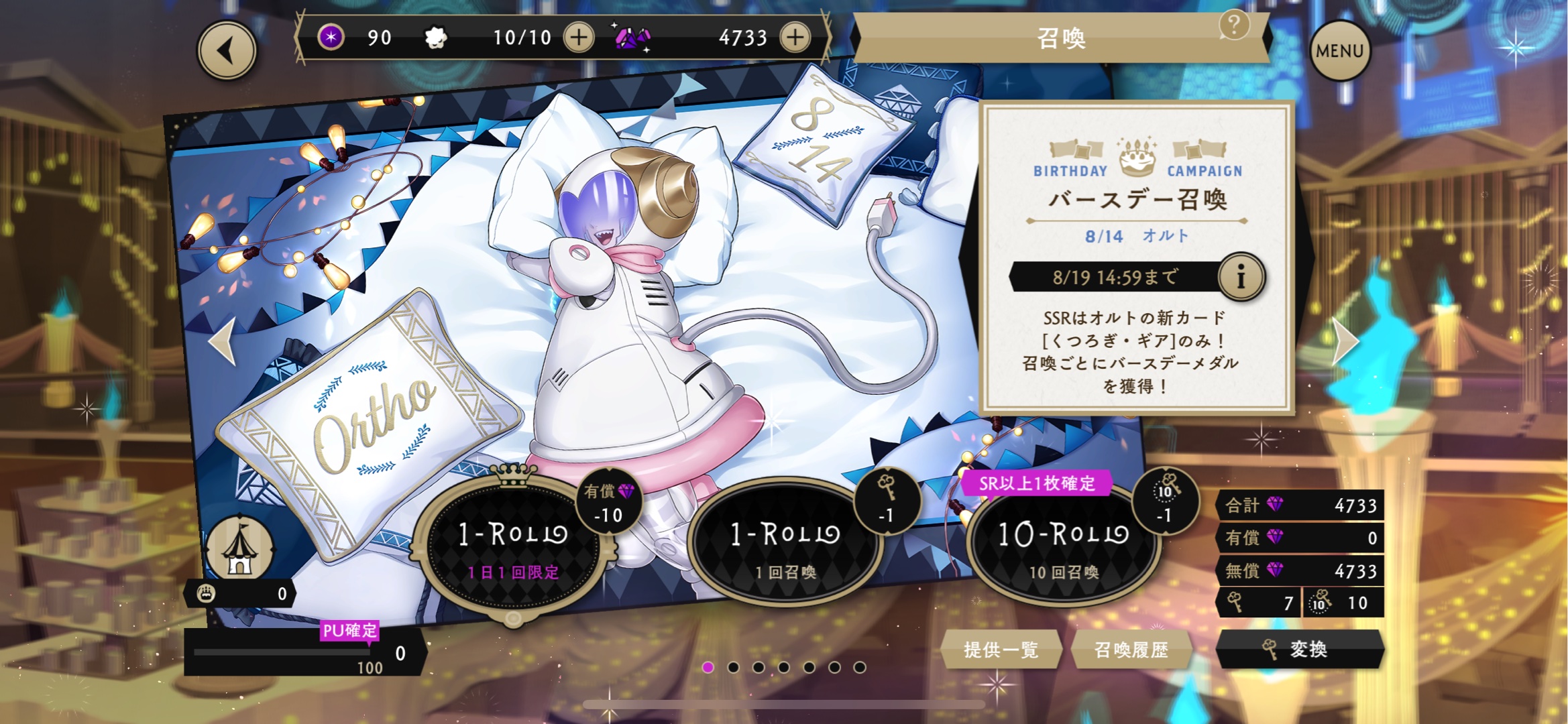Add more gems with the plus button
1568x724 pixels.
coord(795,38)
